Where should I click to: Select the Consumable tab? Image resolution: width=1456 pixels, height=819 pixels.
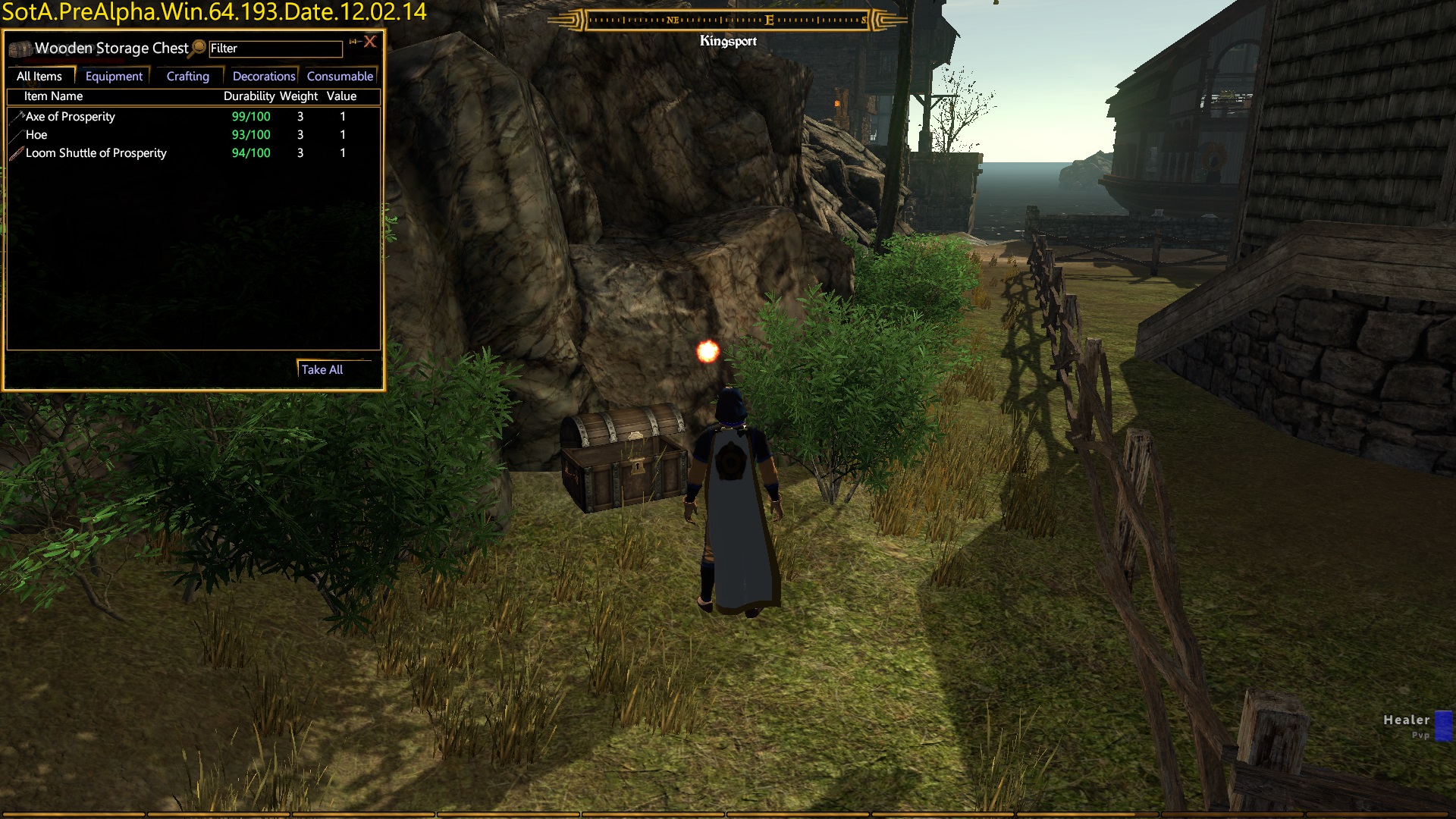coord(340,77)
